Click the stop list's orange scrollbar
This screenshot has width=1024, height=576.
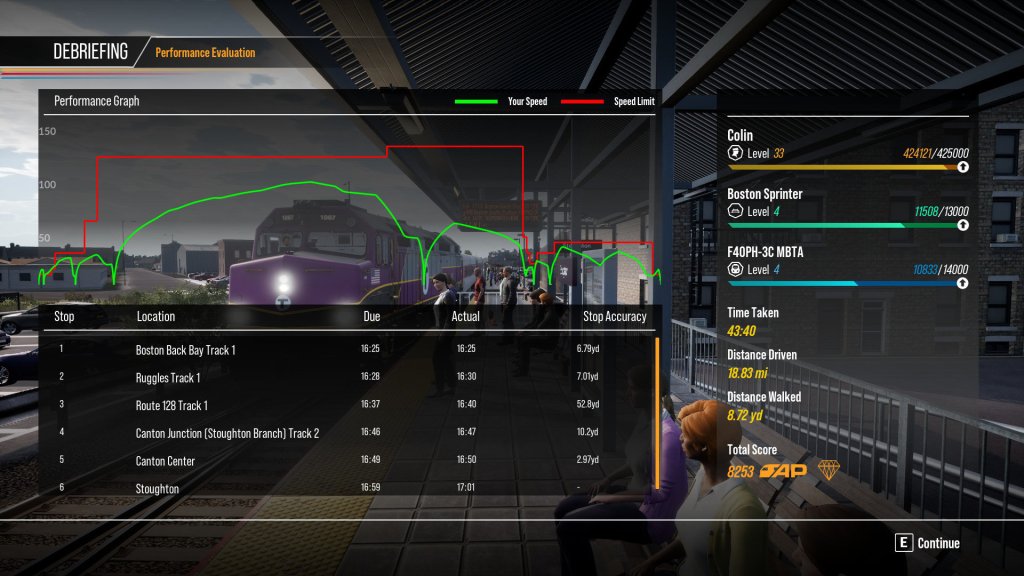(x=657, y=412)
